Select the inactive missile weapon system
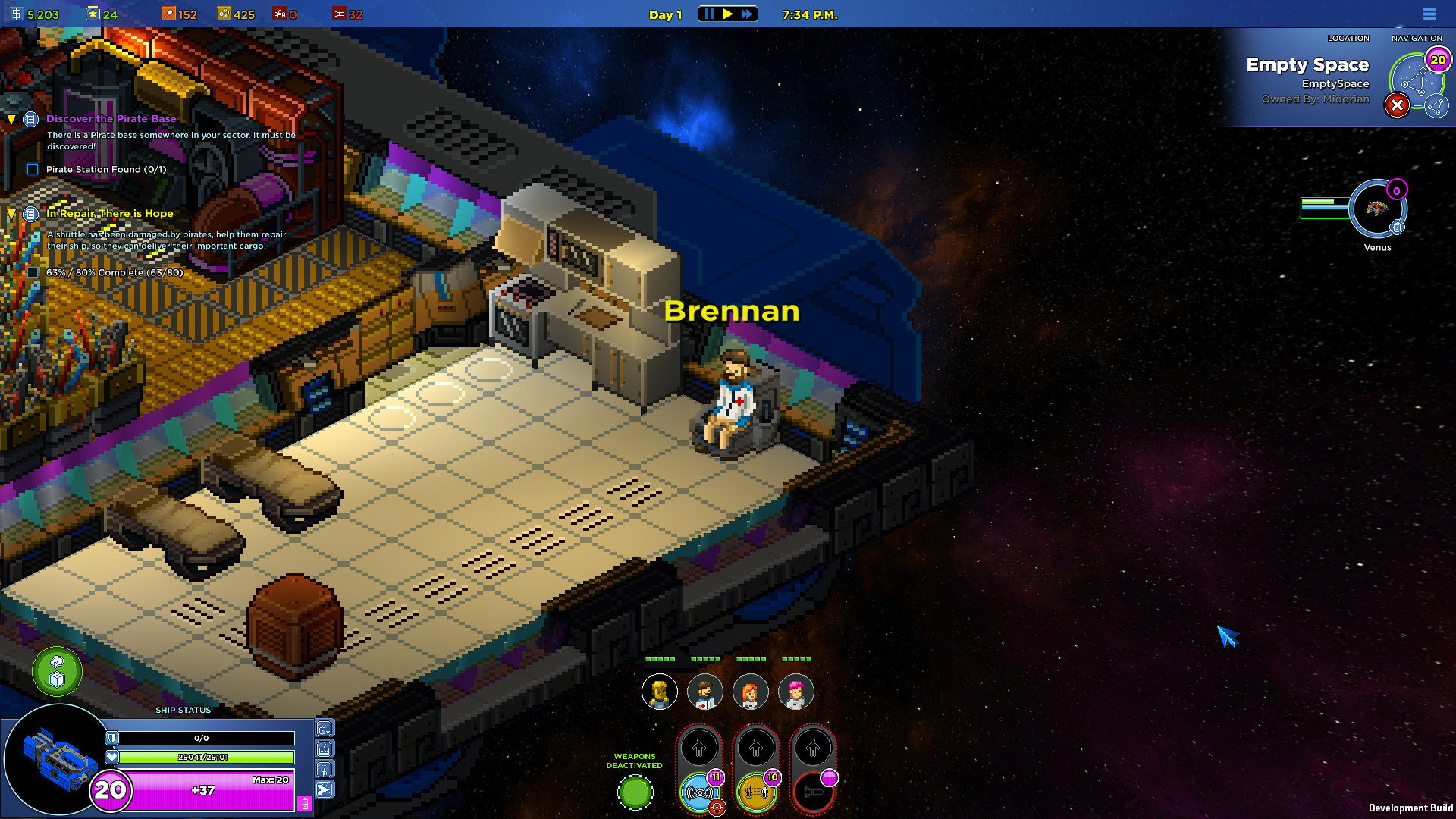The height and width of the screenshot is (819, 1456). [813, 793]
